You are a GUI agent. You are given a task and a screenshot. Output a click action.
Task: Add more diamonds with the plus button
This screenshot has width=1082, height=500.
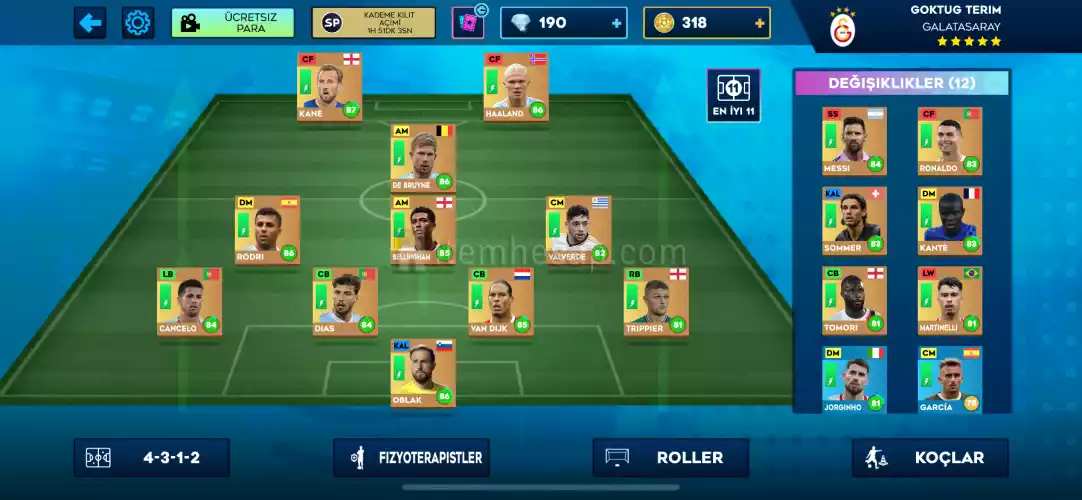[x=615, y=22]
